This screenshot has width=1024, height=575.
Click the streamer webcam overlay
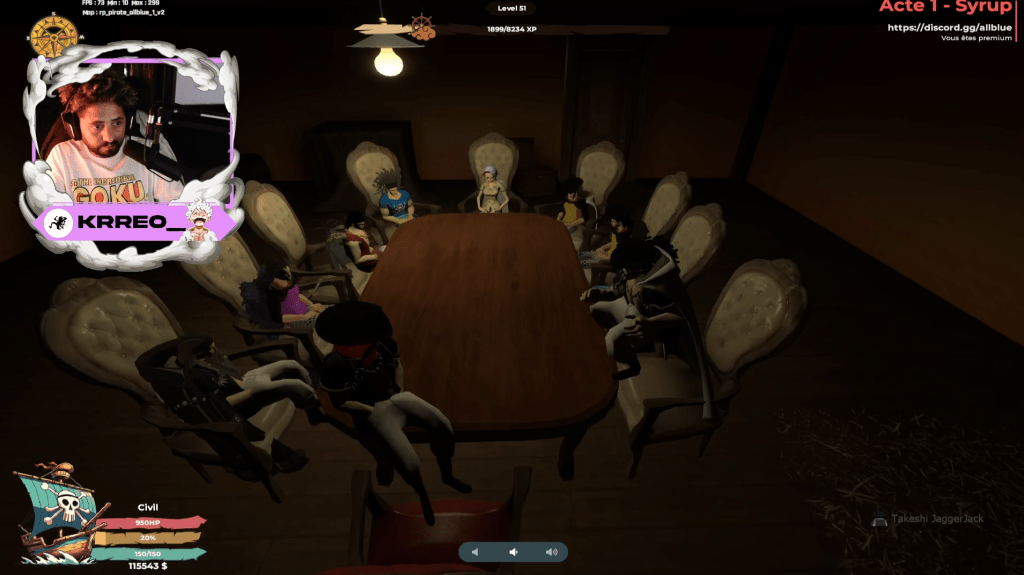[x=134, y=127]
